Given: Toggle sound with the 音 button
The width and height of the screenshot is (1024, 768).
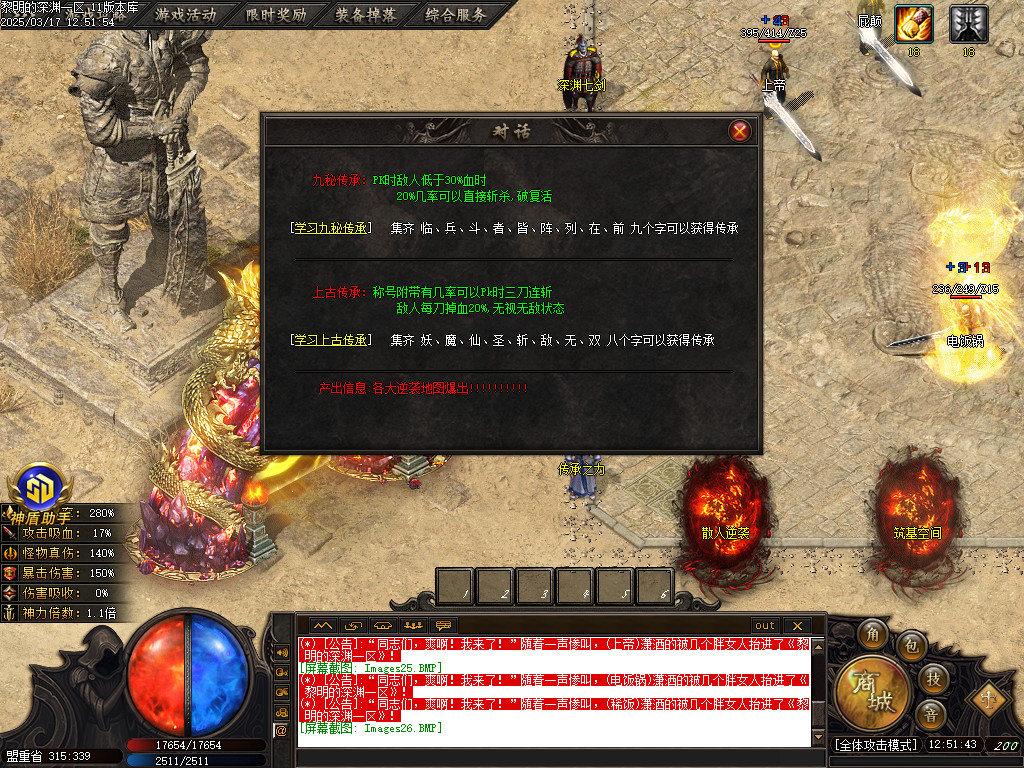Looking at the screenshot, I should (x=930, y=715).
